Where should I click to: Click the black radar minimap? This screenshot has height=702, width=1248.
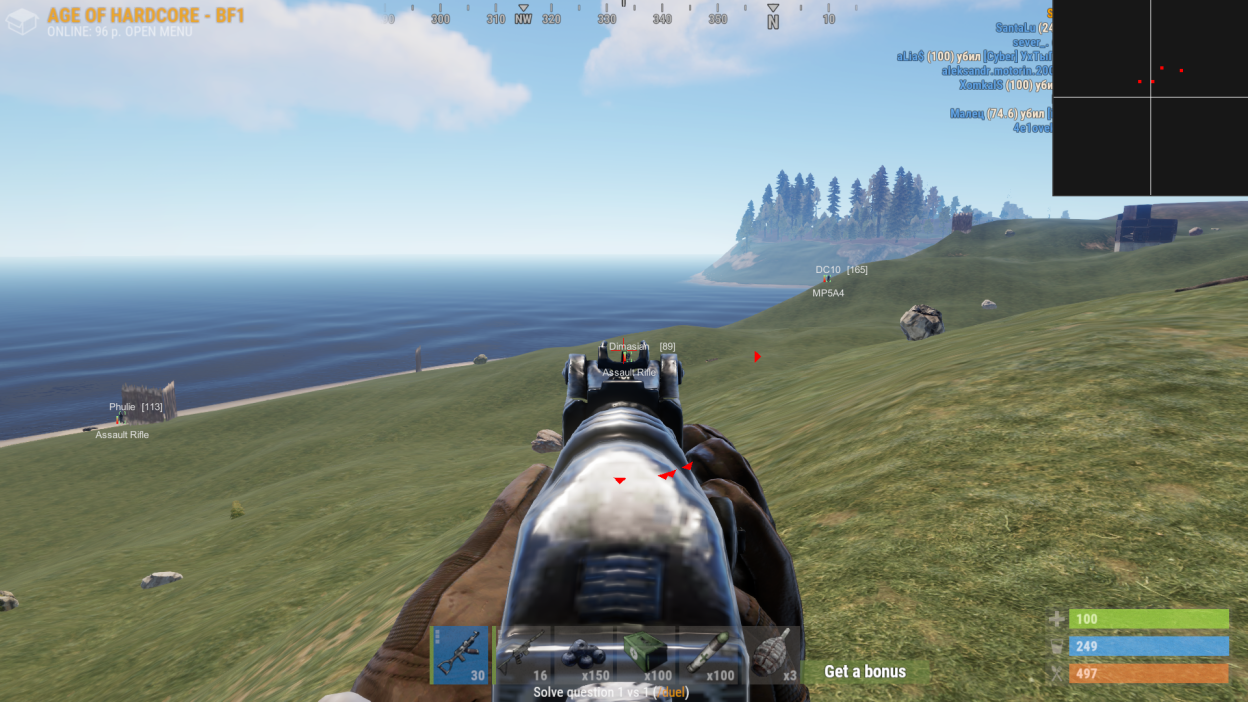coord(1150,98)
